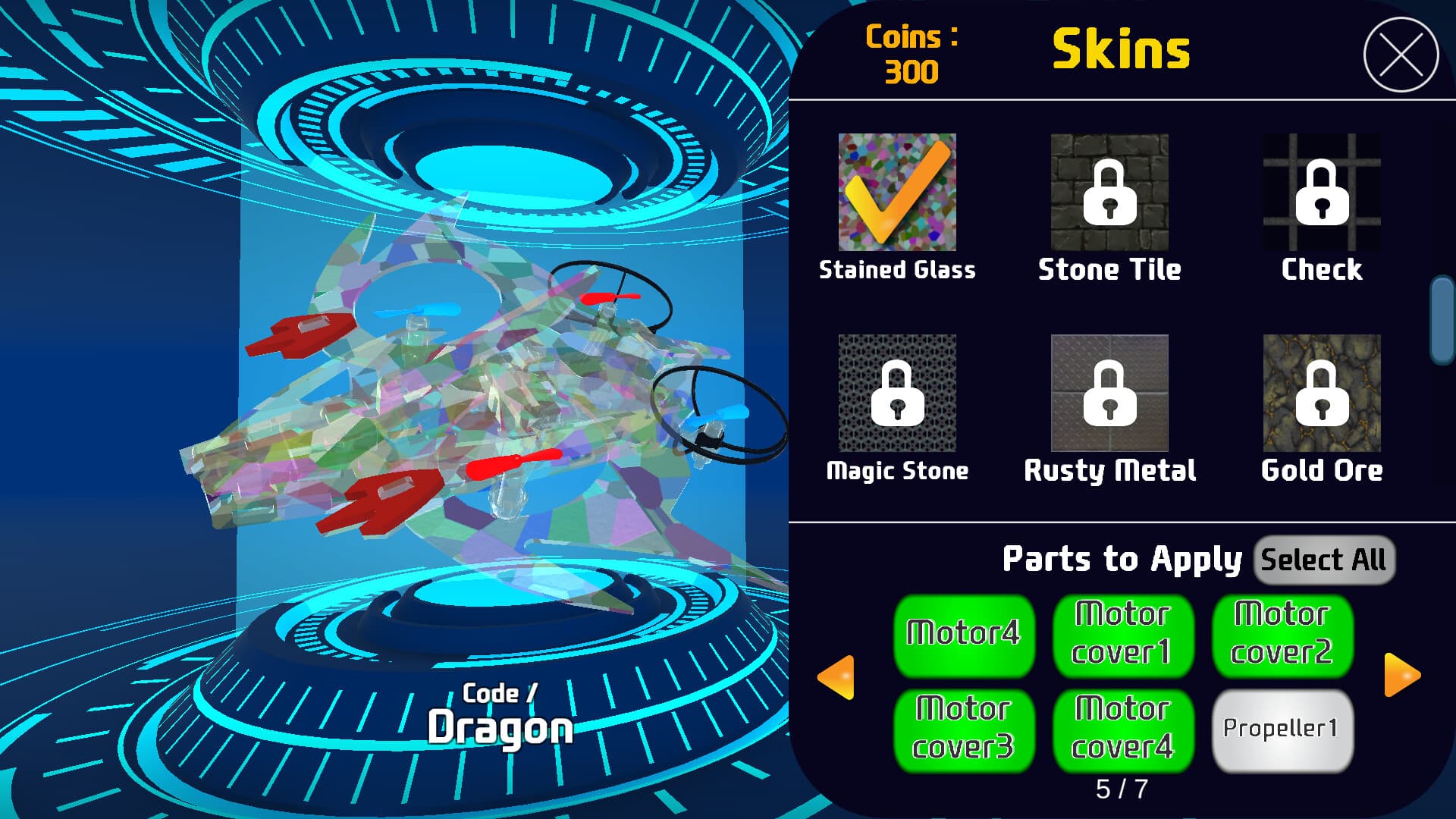The image size is (1456, 819).
Task: Disable the Motor cover3 part
Action: click(x=963, y=730)
